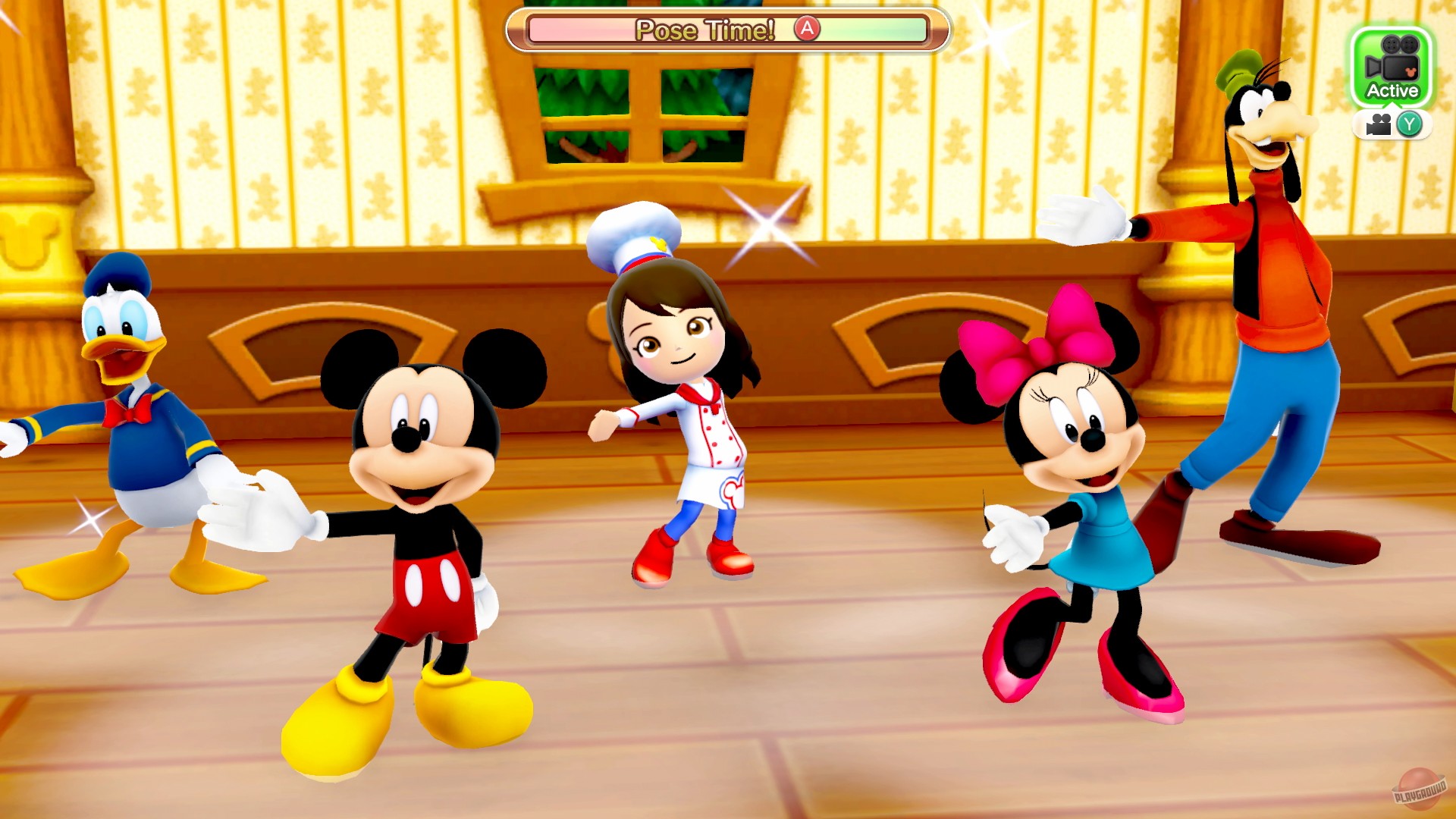Select the small video camera icon beside Y

pyautogui.click(x=1379, y=123)
